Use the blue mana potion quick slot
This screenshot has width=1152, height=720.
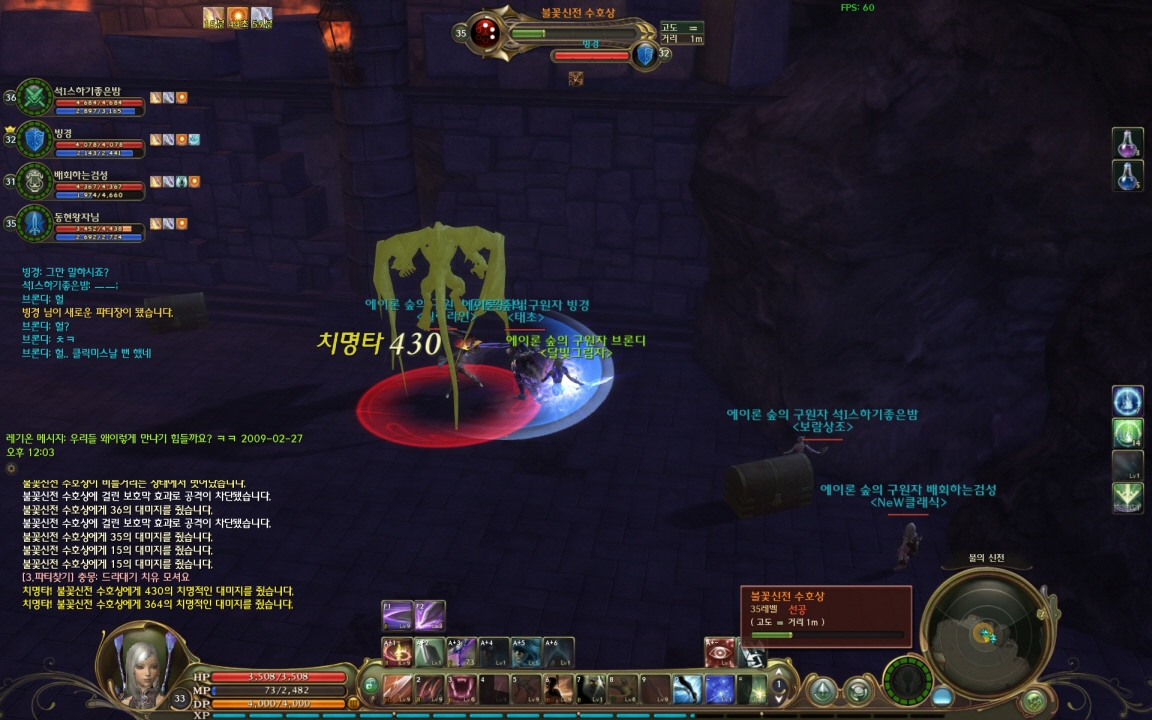(1128, 176)
